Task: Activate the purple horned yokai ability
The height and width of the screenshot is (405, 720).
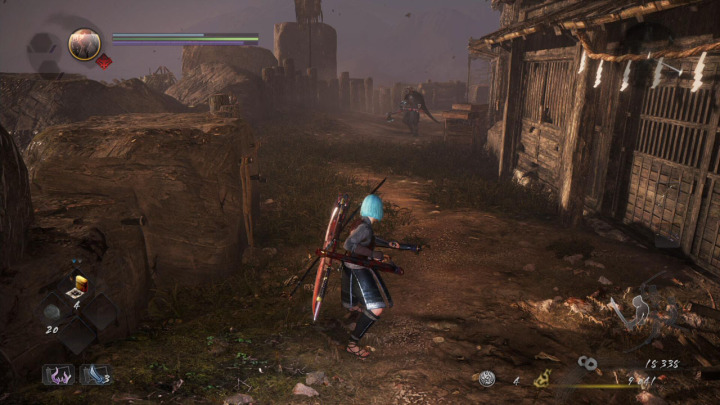Action: coord(58,375)
